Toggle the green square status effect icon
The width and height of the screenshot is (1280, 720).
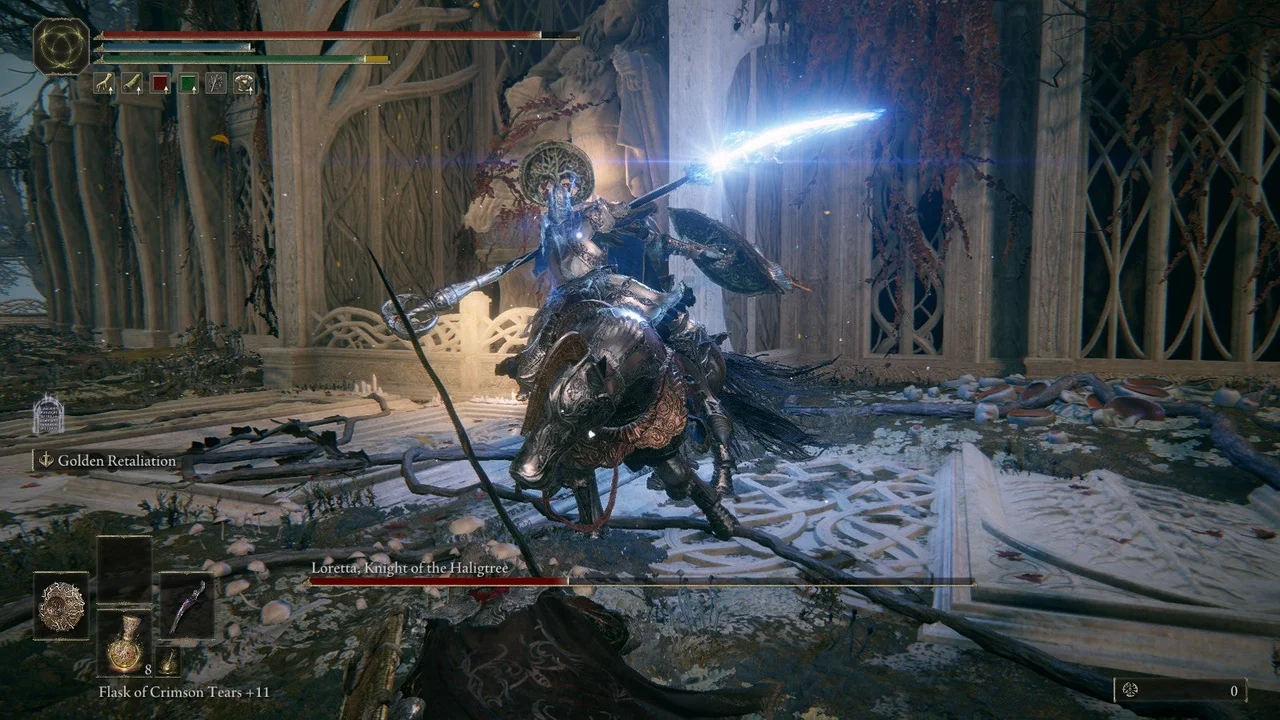coord(188,82)
